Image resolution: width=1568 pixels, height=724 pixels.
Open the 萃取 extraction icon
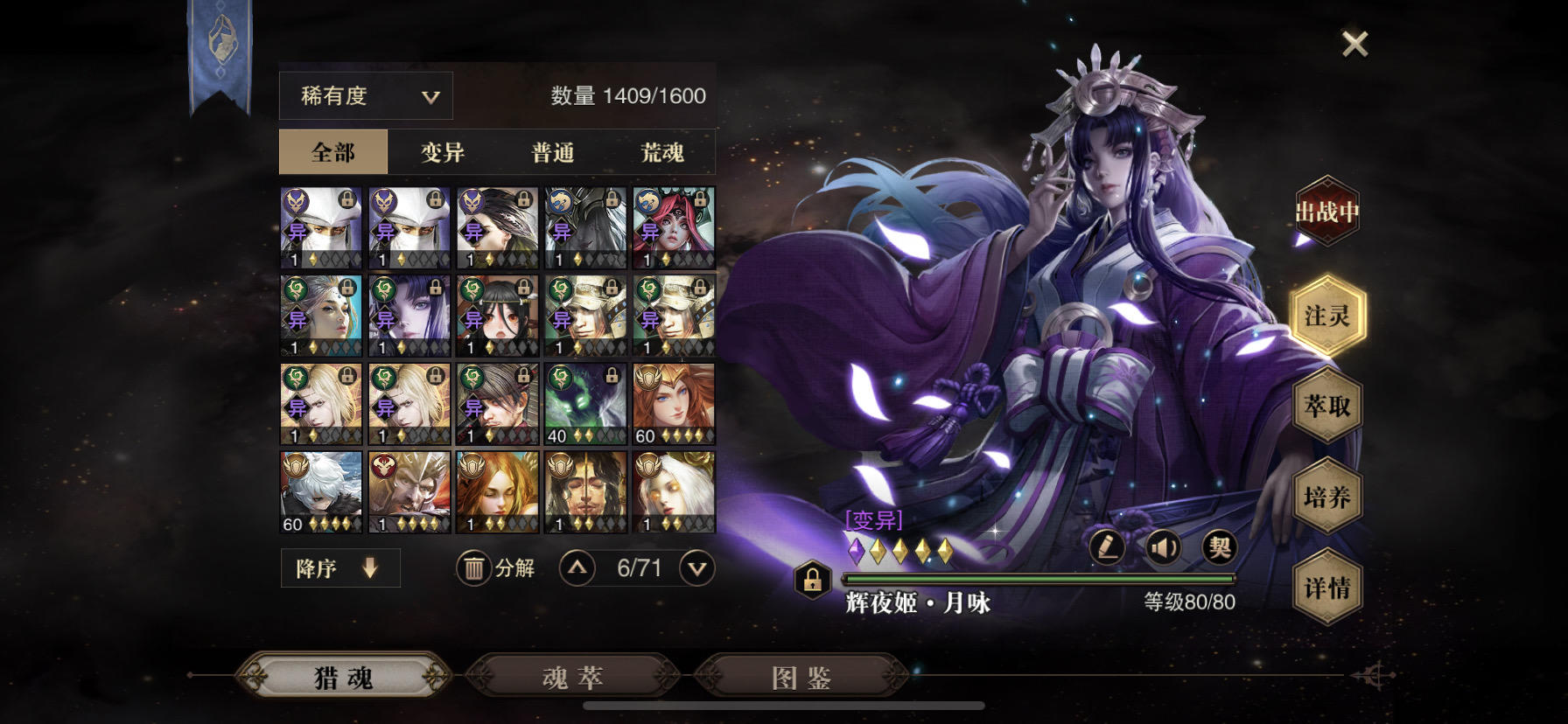[1326, 407]
